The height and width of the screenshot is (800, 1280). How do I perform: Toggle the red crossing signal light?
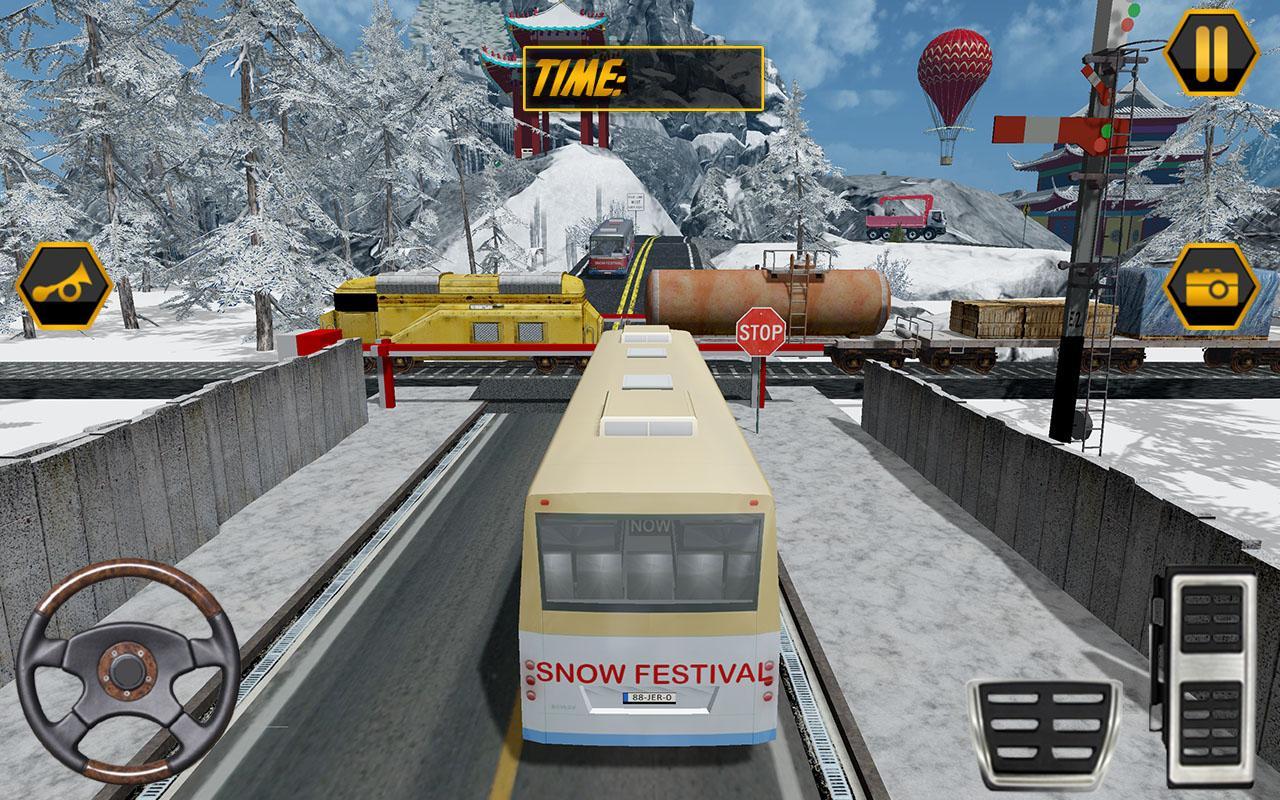click(x=1099, y=145)
